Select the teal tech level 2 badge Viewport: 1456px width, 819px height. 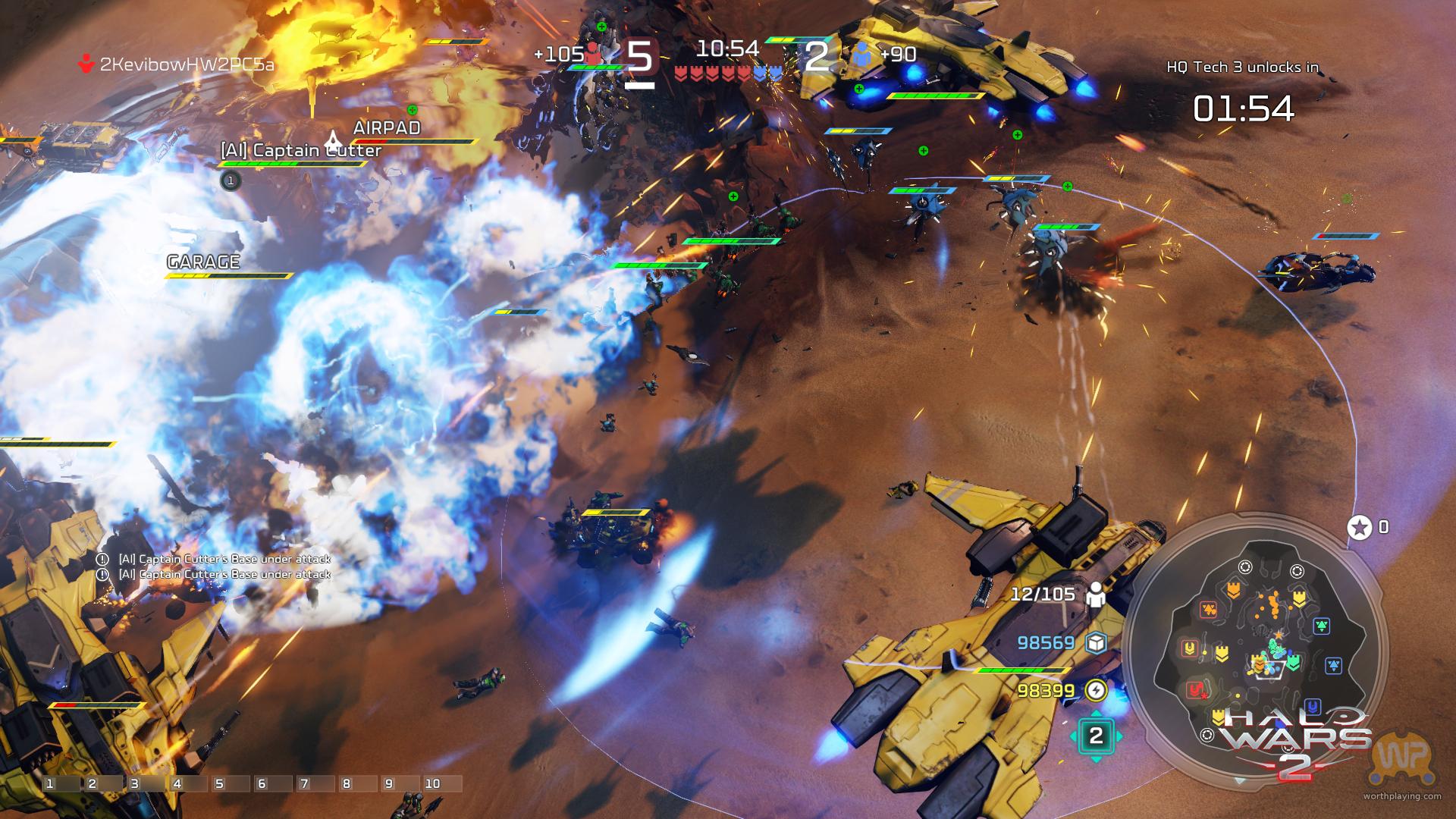1096,735
